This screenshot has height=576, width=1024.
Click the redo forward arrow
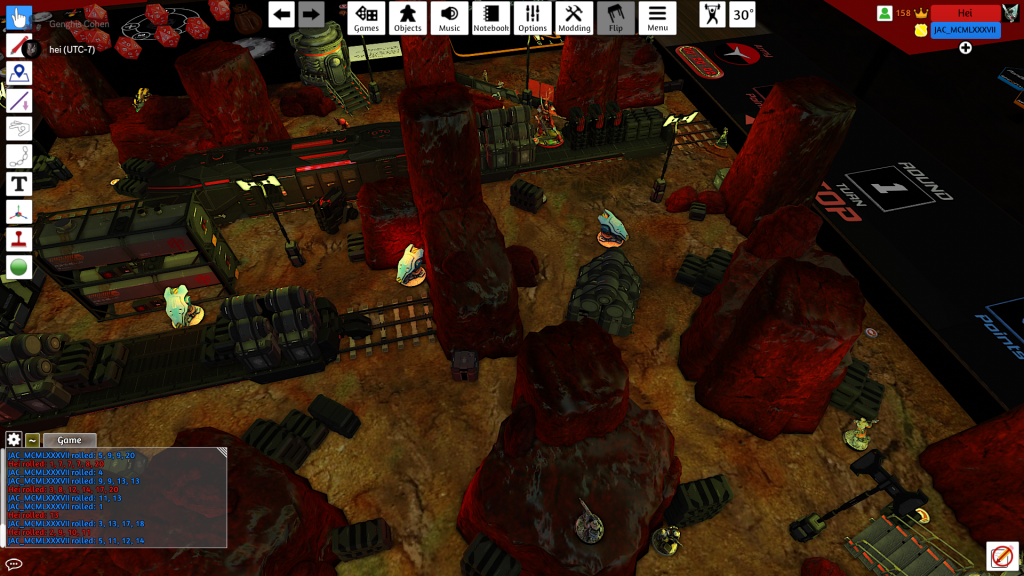(312, 14)
